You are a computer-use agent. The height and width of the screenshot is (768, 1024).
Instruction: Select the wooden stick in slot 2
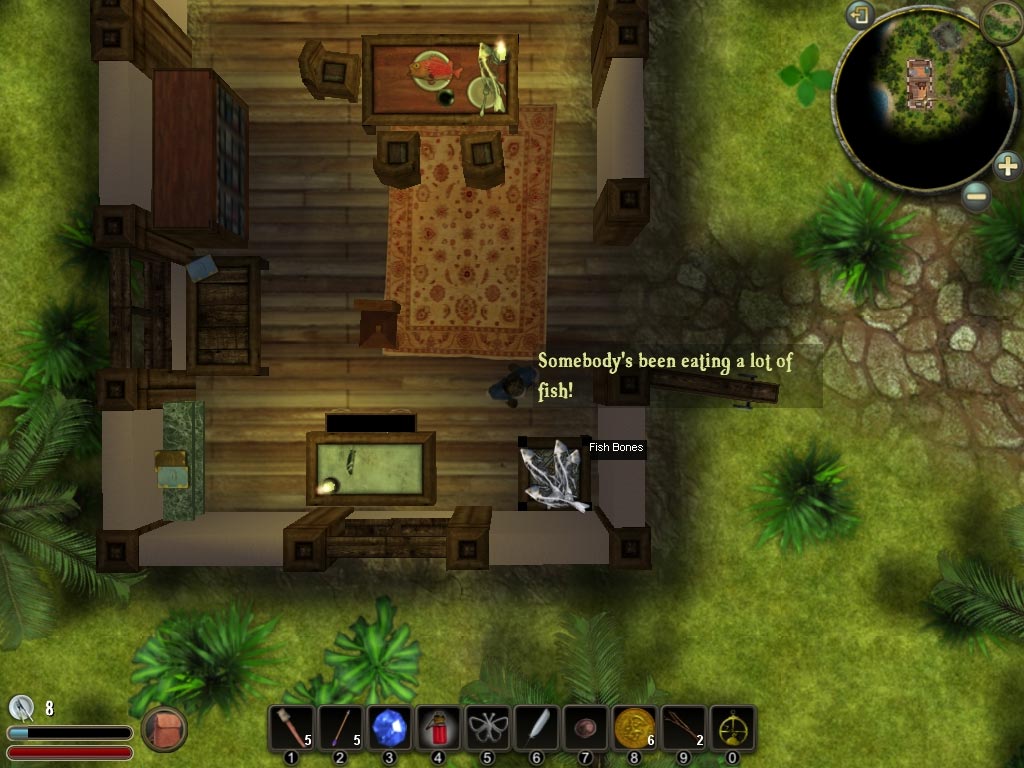coord(340,727)
